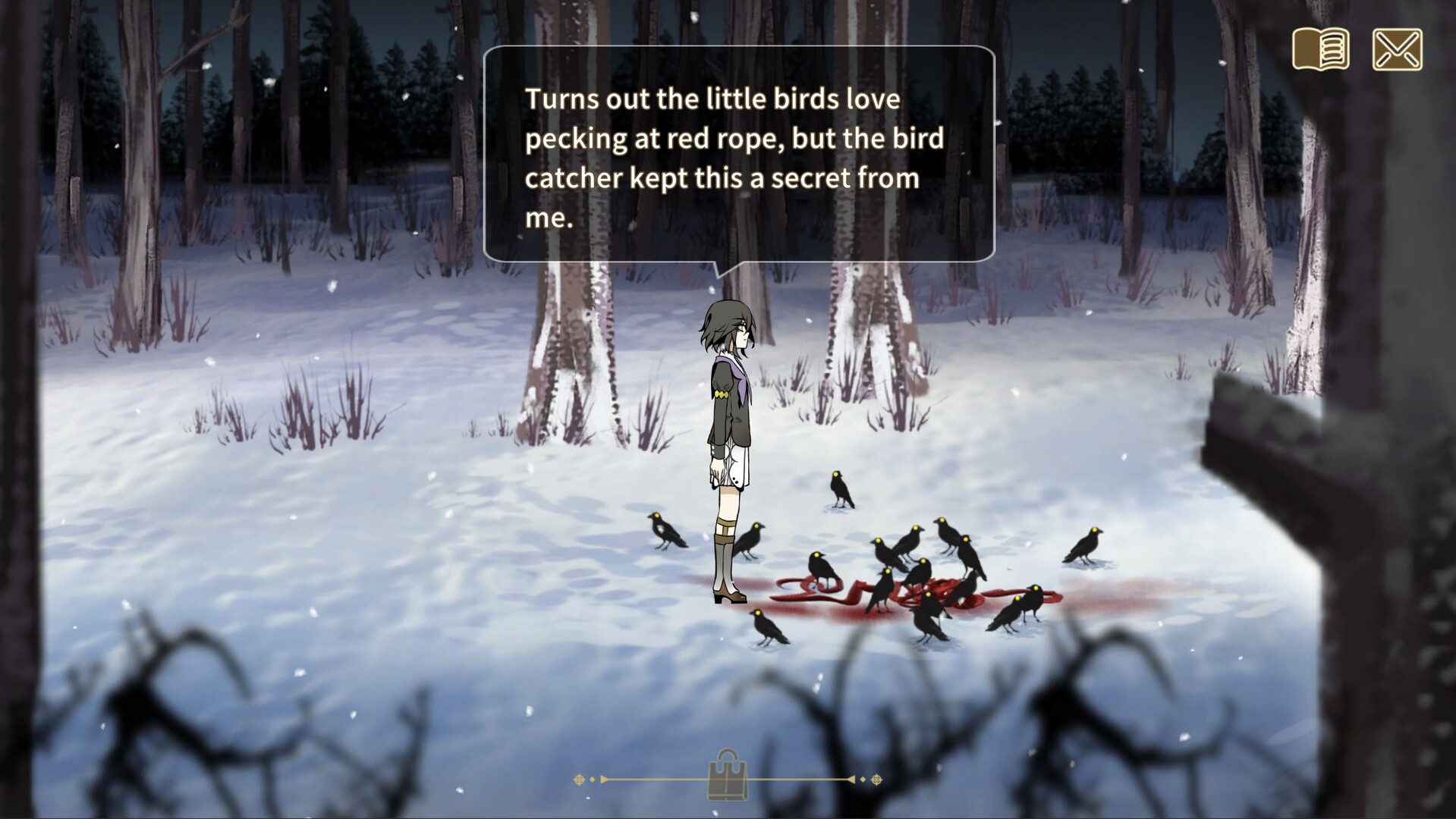
Task: Advance the bird catcher dialogue bubble
Action: pyautogui.click(x=738, y=155)
